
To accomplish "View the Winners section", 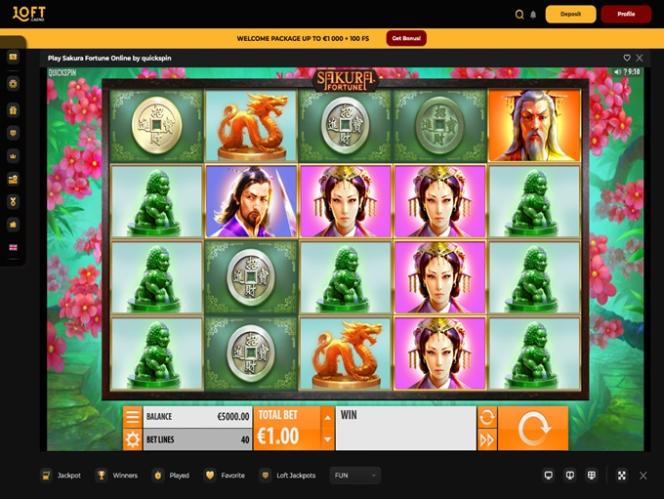I will (118, 476).
